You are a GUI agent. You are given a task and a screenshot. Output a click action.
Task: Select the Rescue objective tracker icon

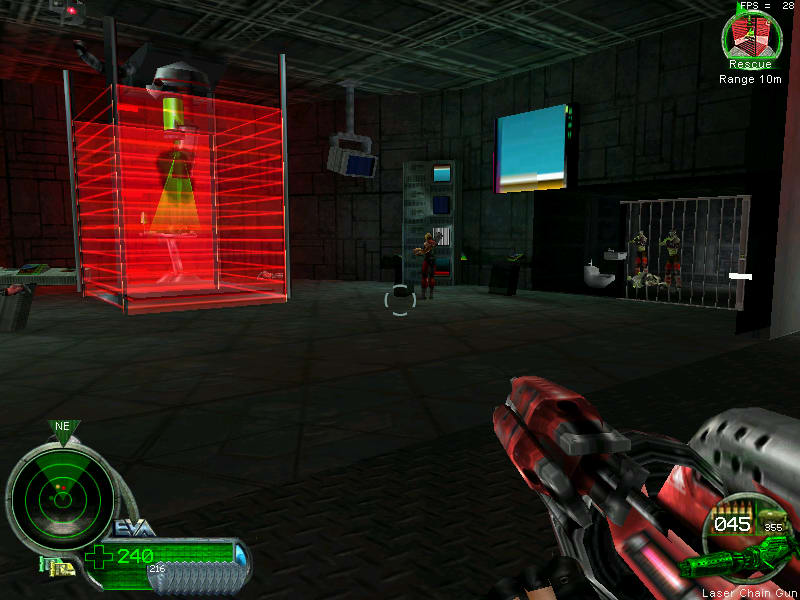(750, 36)
